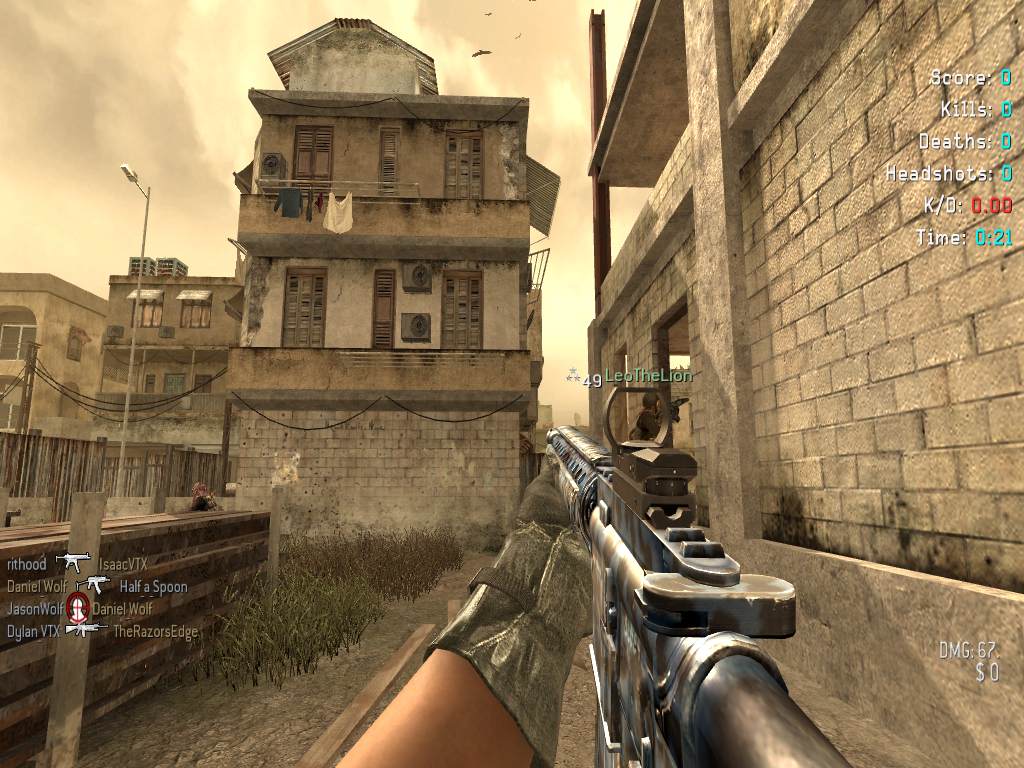This screenshot has height=768, width=1024.
Task: Click the Half a Spoon kill feed name
Action: (153, 586)
